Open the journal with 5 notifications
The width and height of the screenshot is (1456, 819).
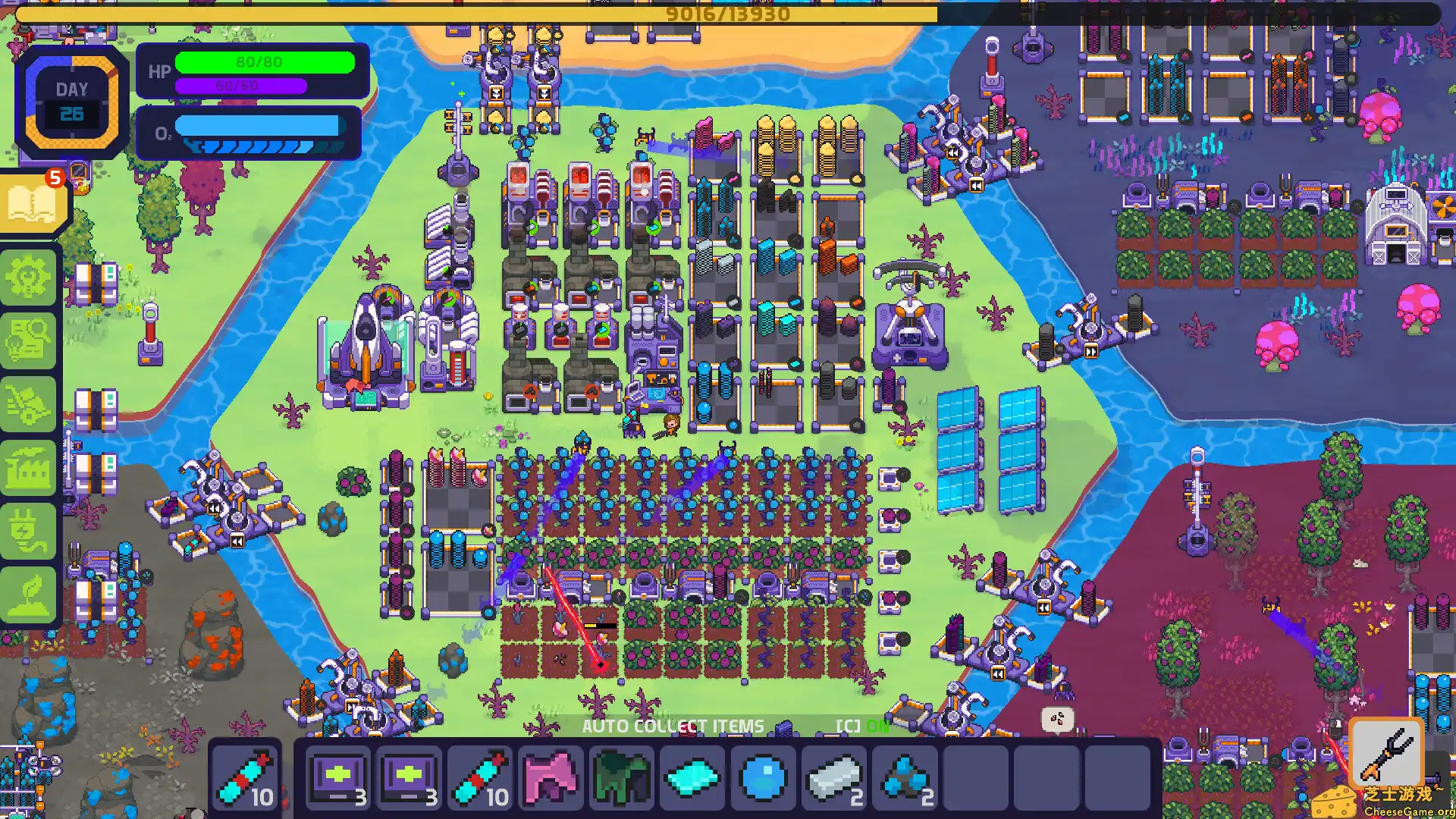30,203
